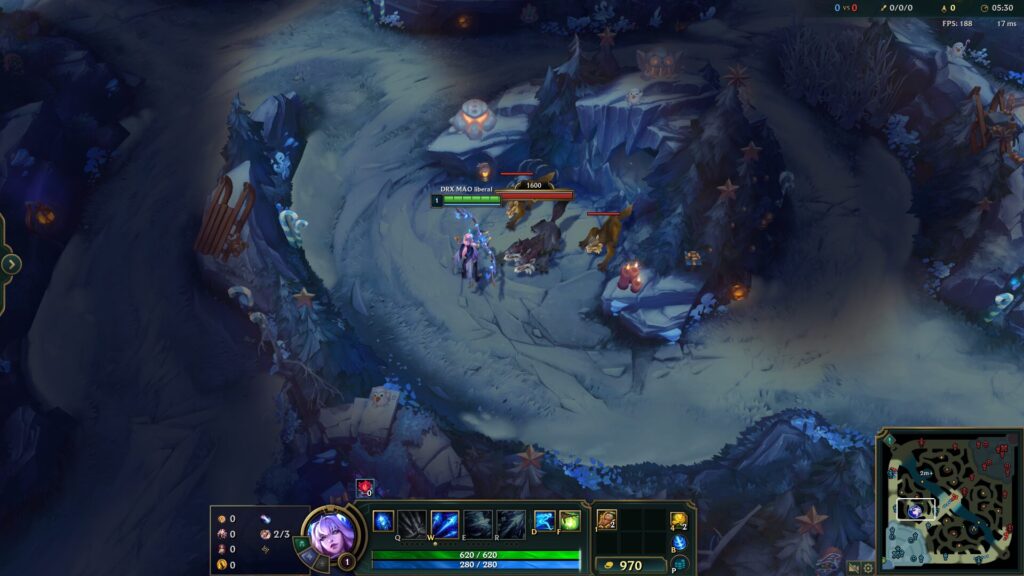
Task: Click the E ability icon
Action: point(478,523)
